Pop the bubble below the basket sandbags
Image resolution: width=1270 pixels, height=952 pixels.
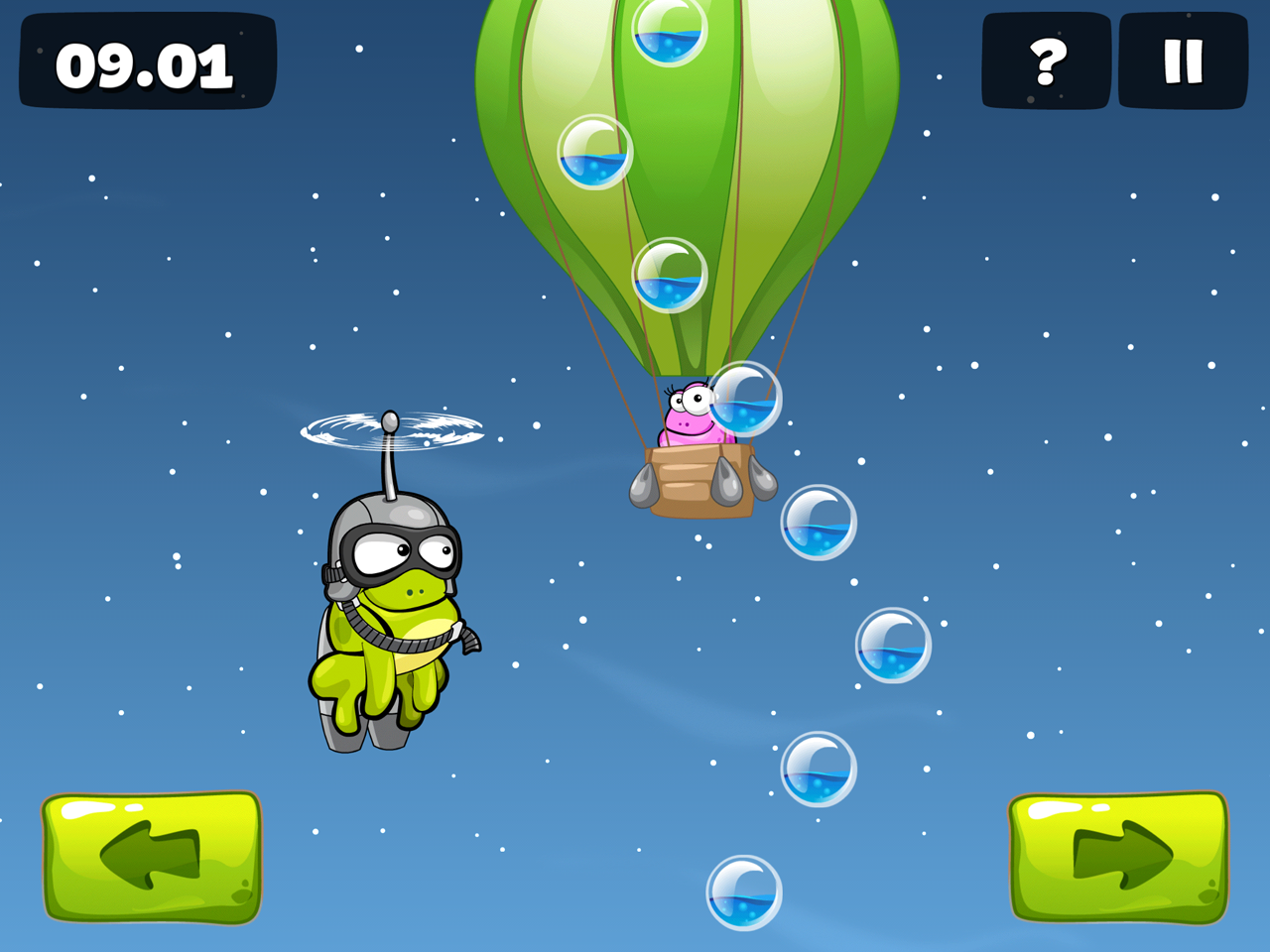point(819,521)
